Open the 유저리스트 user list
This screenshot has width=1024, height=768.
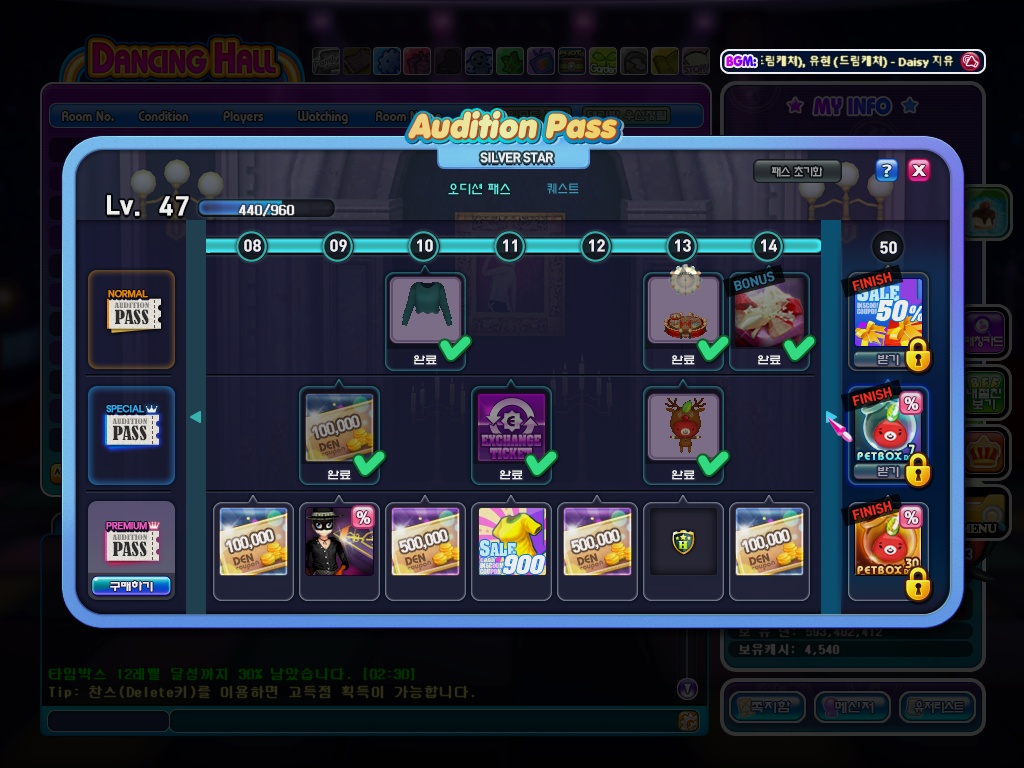coord(937,707)
